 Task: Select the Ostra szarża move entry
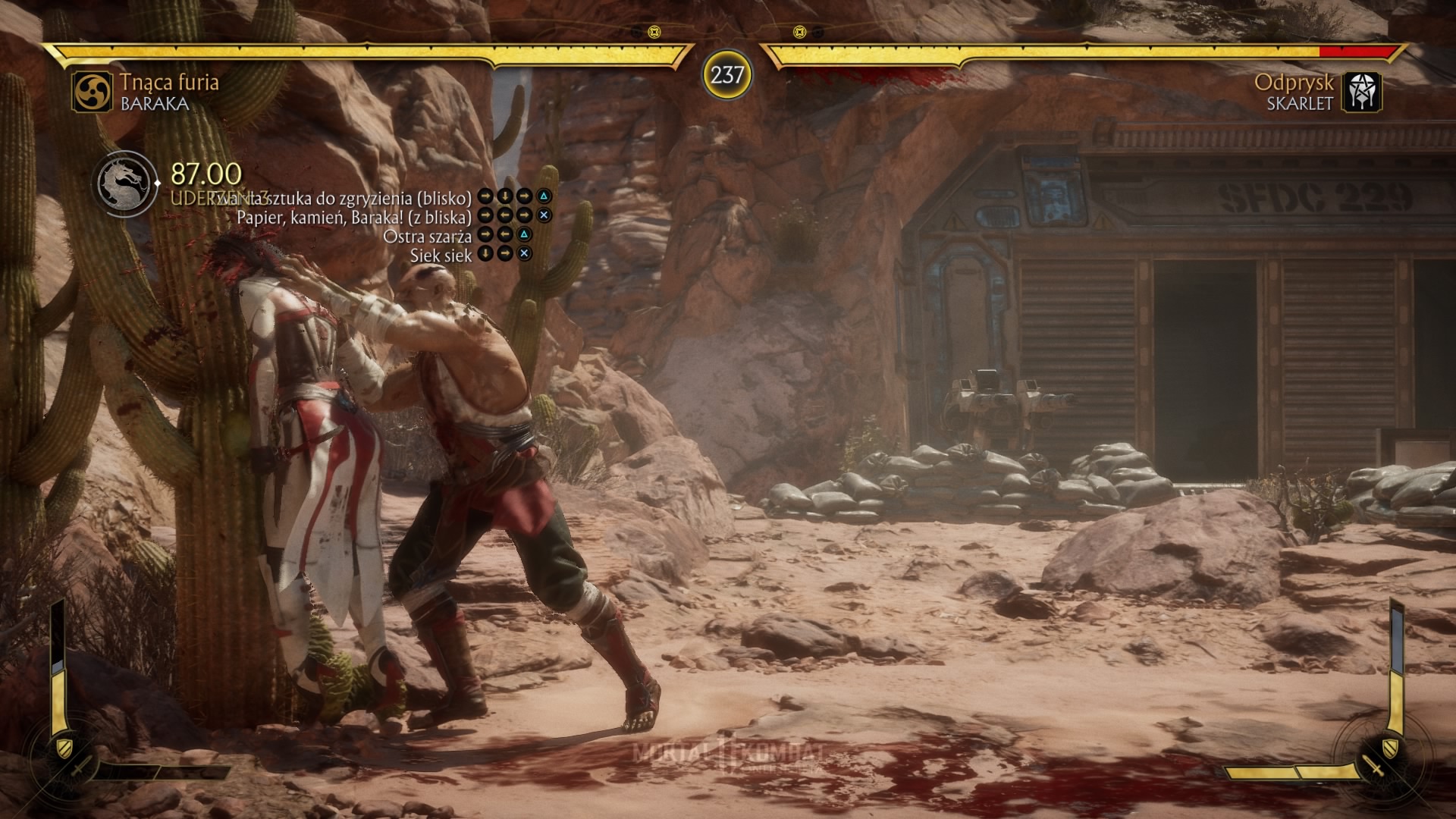click(427, 236)
